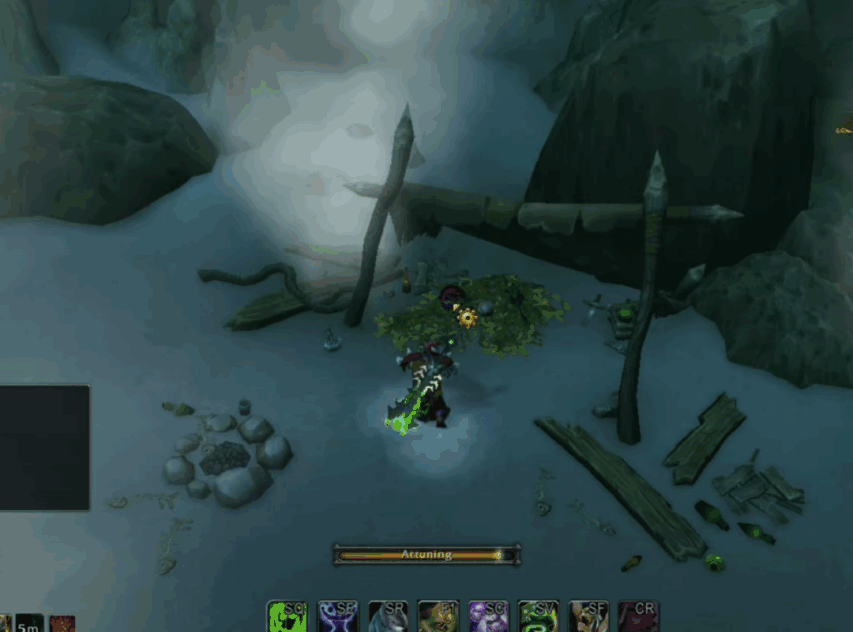
Task: Cast the purple ability labeled SC
Action: click(x=488, y=617)
